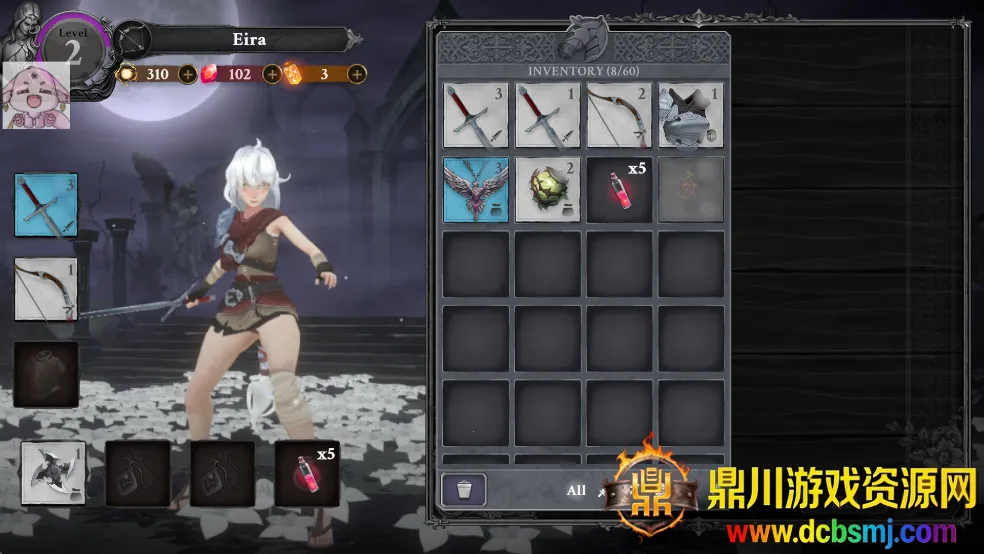Select the red potion stack in inventory

point(620,189)
